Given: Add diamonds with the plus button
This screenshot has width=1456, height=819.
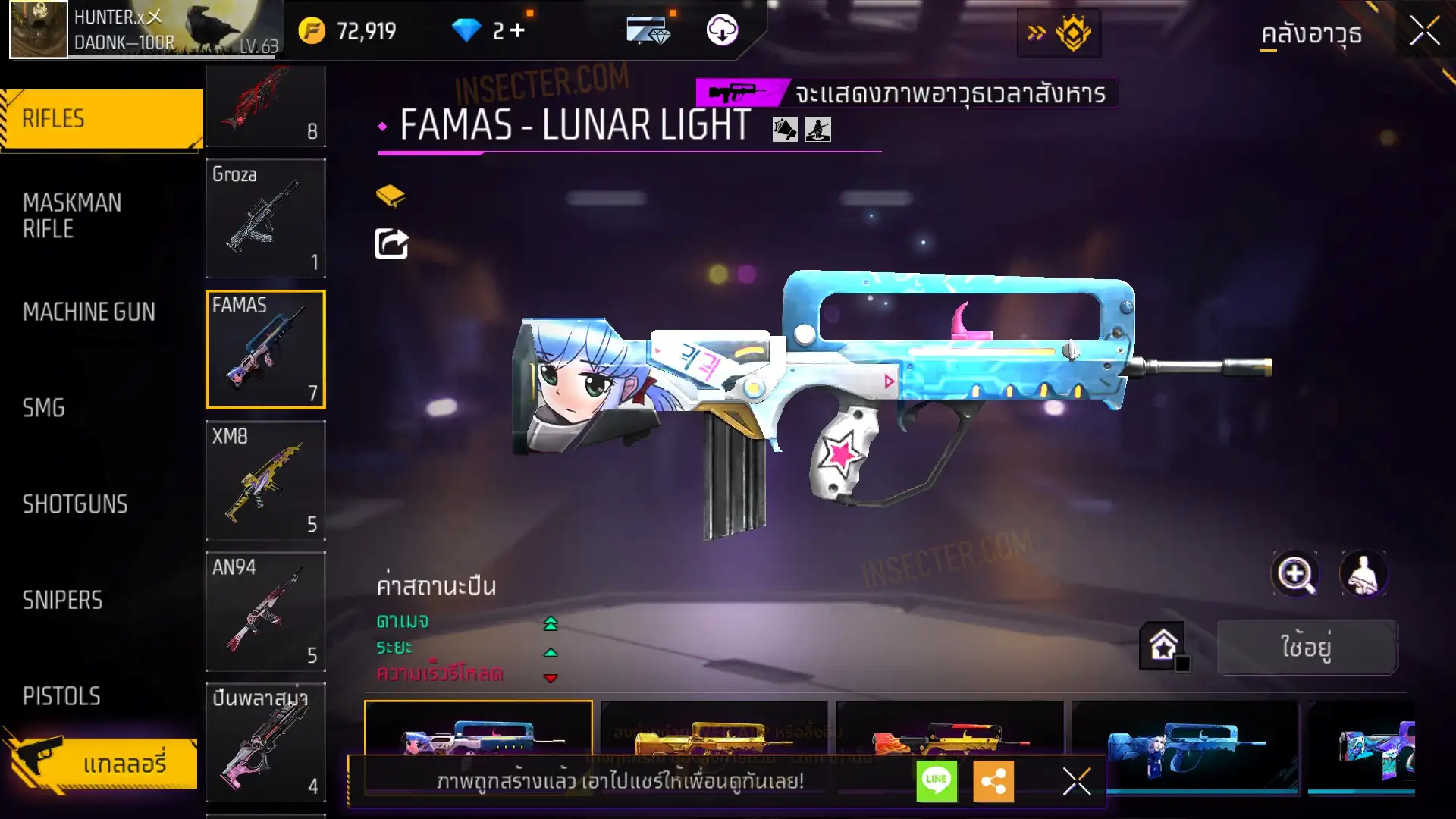Looking at the screenshot, I should pyautogui.click(x=517, y=31).
